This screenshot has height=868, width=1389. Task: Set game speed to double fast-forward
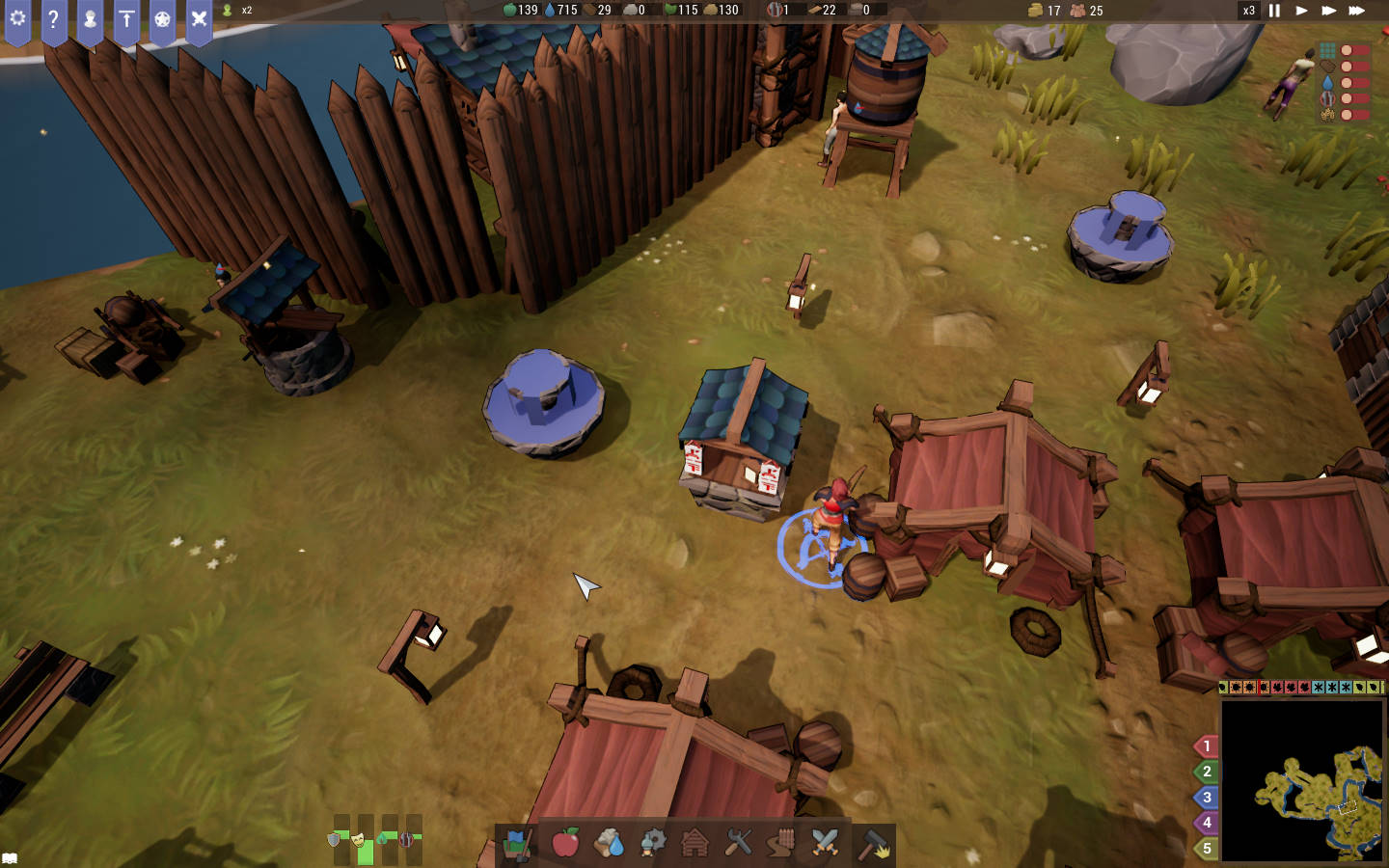click(x=1328, y=11)
